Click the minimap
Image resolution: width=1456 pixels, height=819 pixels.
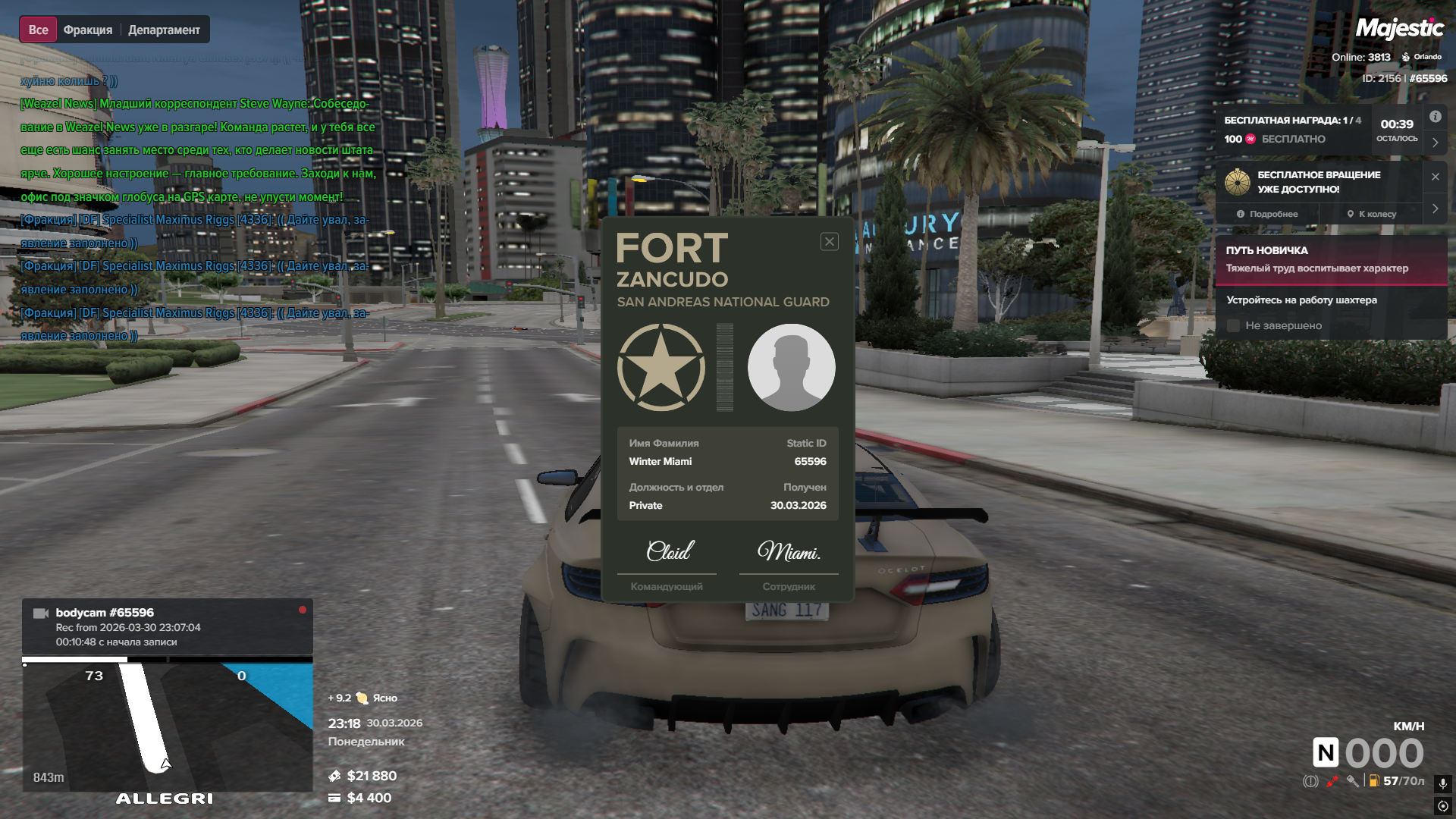tap(167, 726)
